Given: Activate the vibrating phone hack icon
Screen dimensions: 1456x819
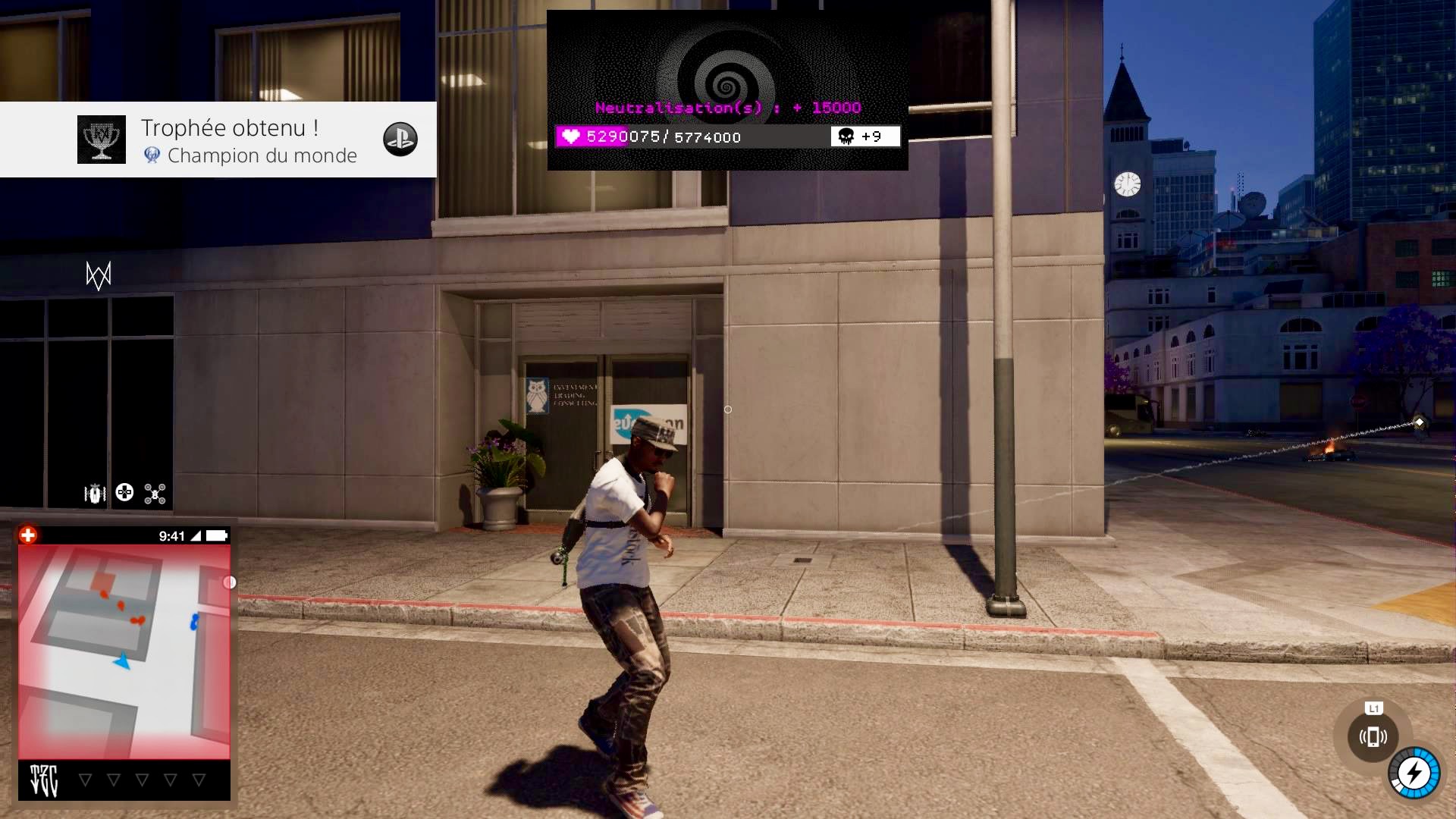Looking at the screenshot, I should [1373, 736].
